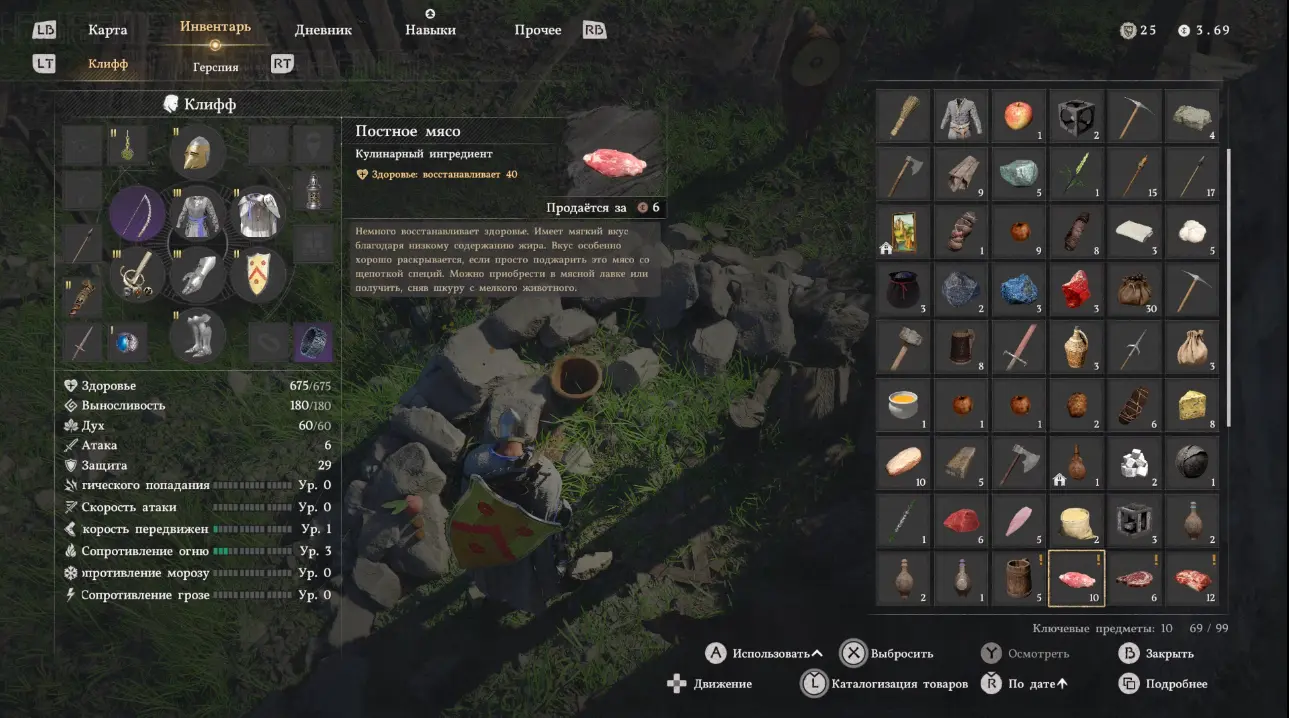Select the white cotton item slot

coord(1192,232)
